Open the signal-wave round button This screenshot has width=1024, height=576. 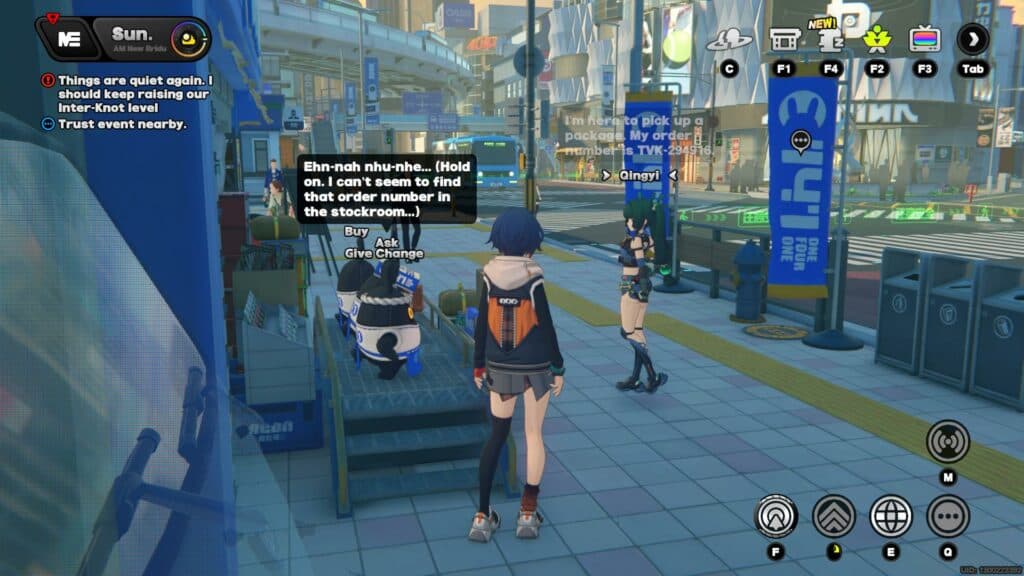tap(947, 441)
